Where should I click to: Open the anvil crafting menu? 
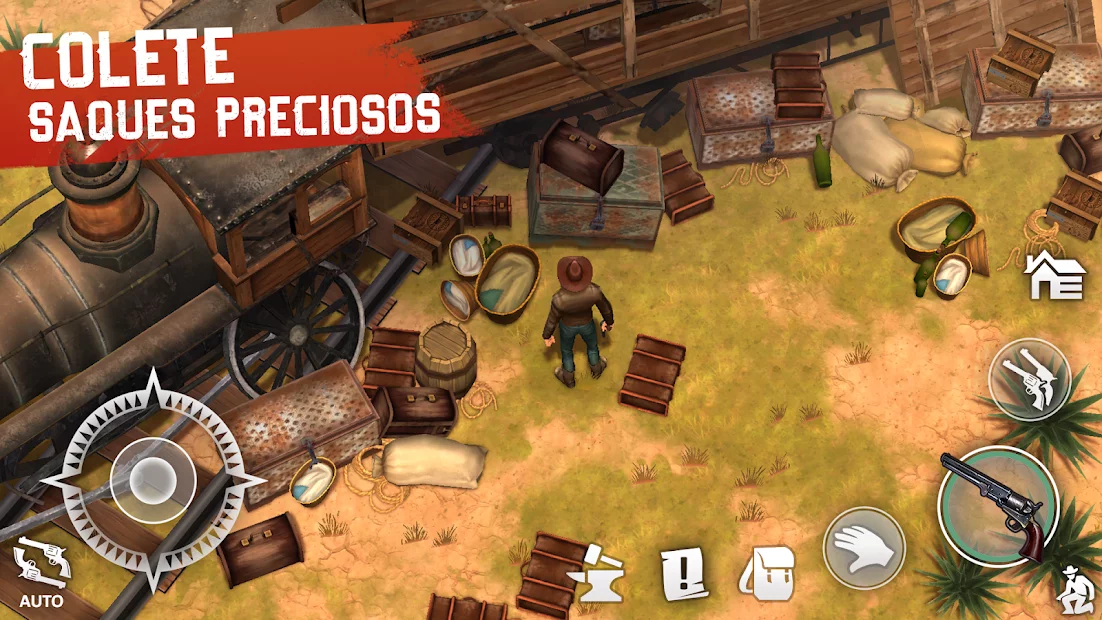(596, 576)
